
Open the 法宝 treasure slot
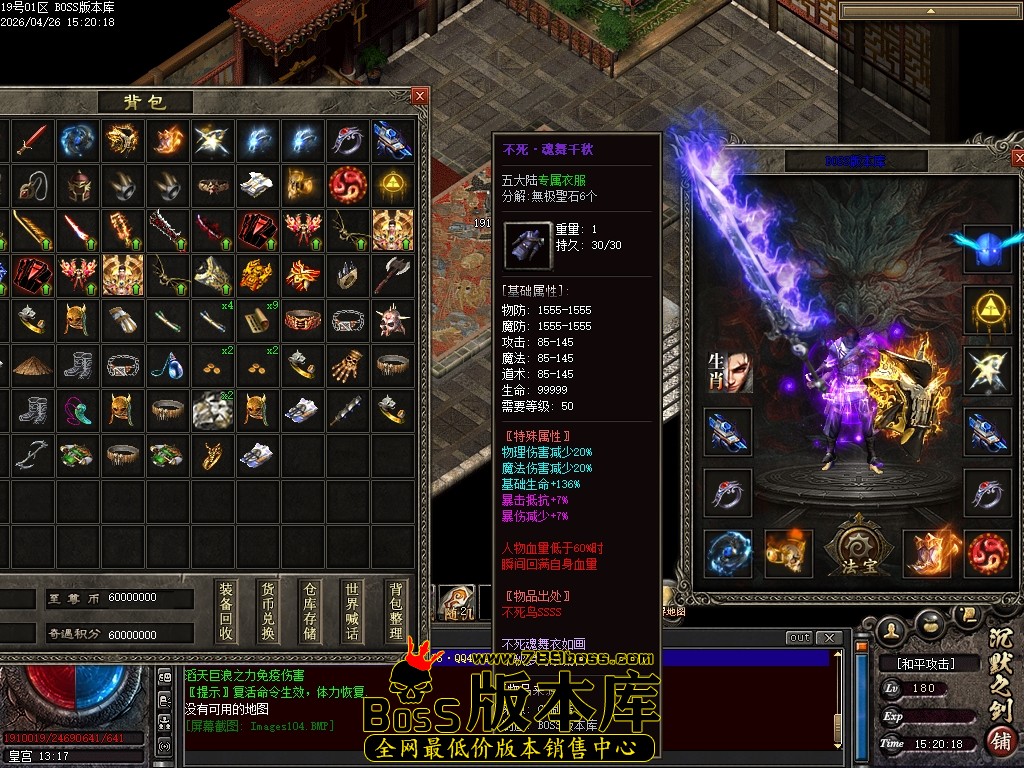click(853, 548)
